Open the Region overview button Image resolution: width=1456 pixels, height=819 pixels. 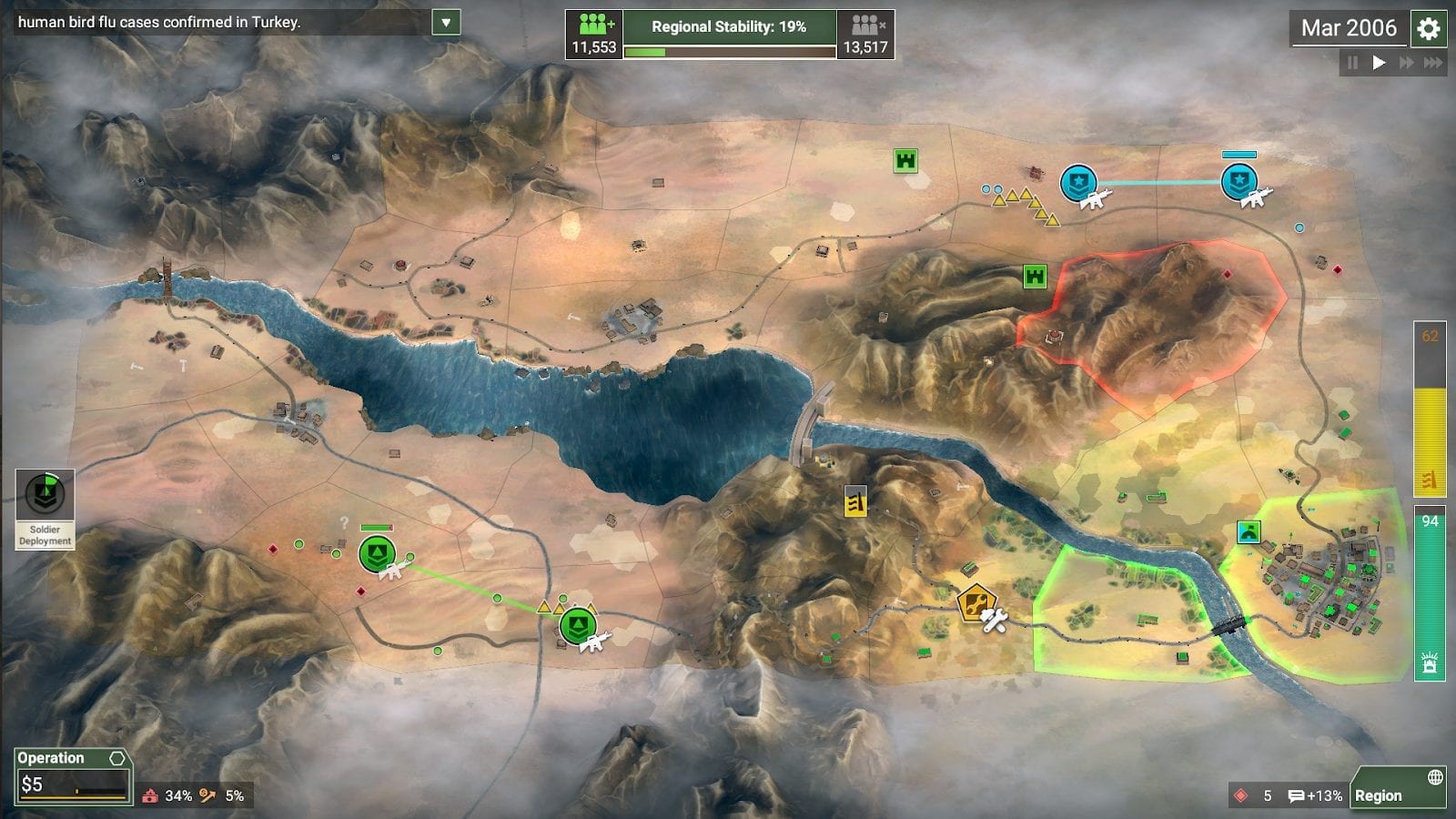click(x=1398, y=787)
